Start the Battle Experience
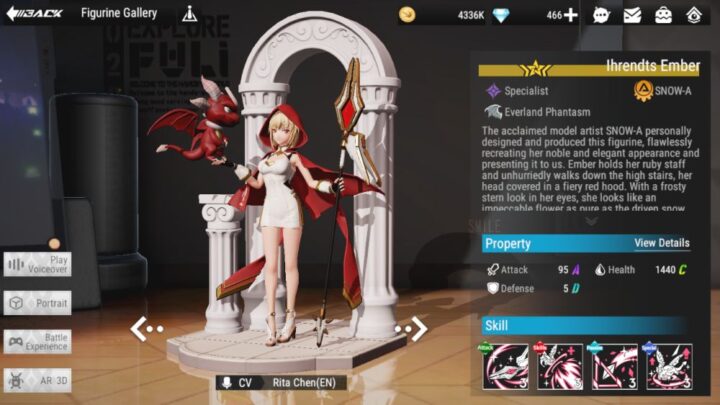Image resolution: width=720 pixels, height=405 pixels. coord(37,342)
